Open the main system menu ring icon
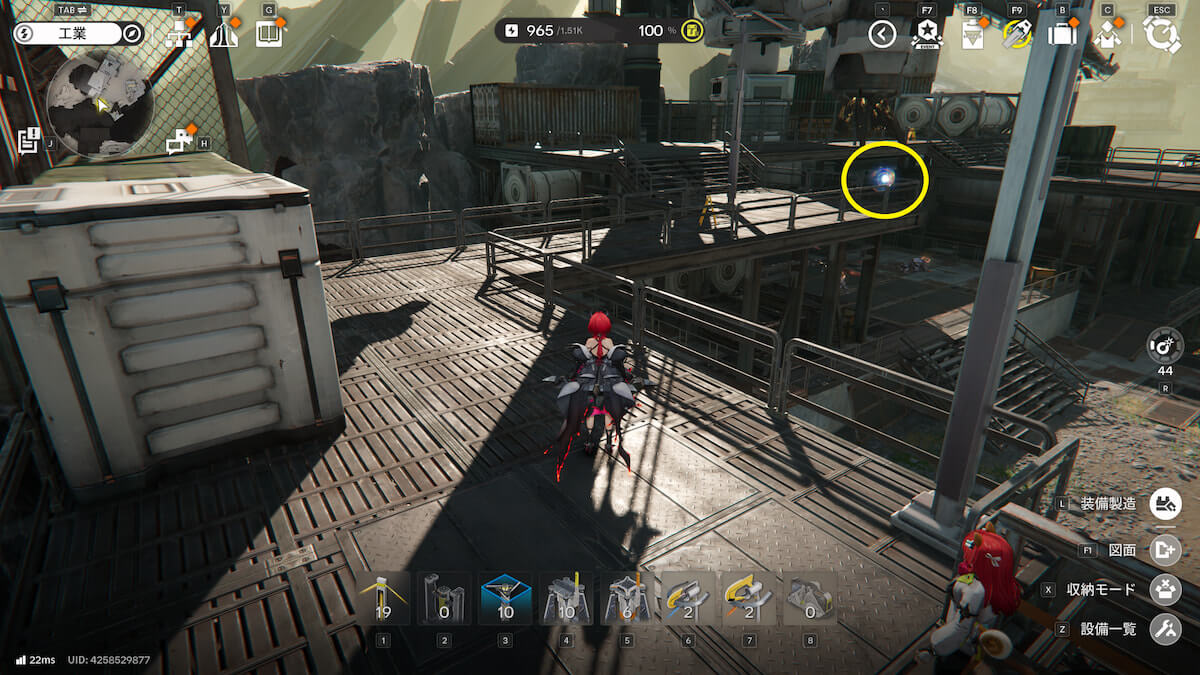 (x=1162, y=35)
